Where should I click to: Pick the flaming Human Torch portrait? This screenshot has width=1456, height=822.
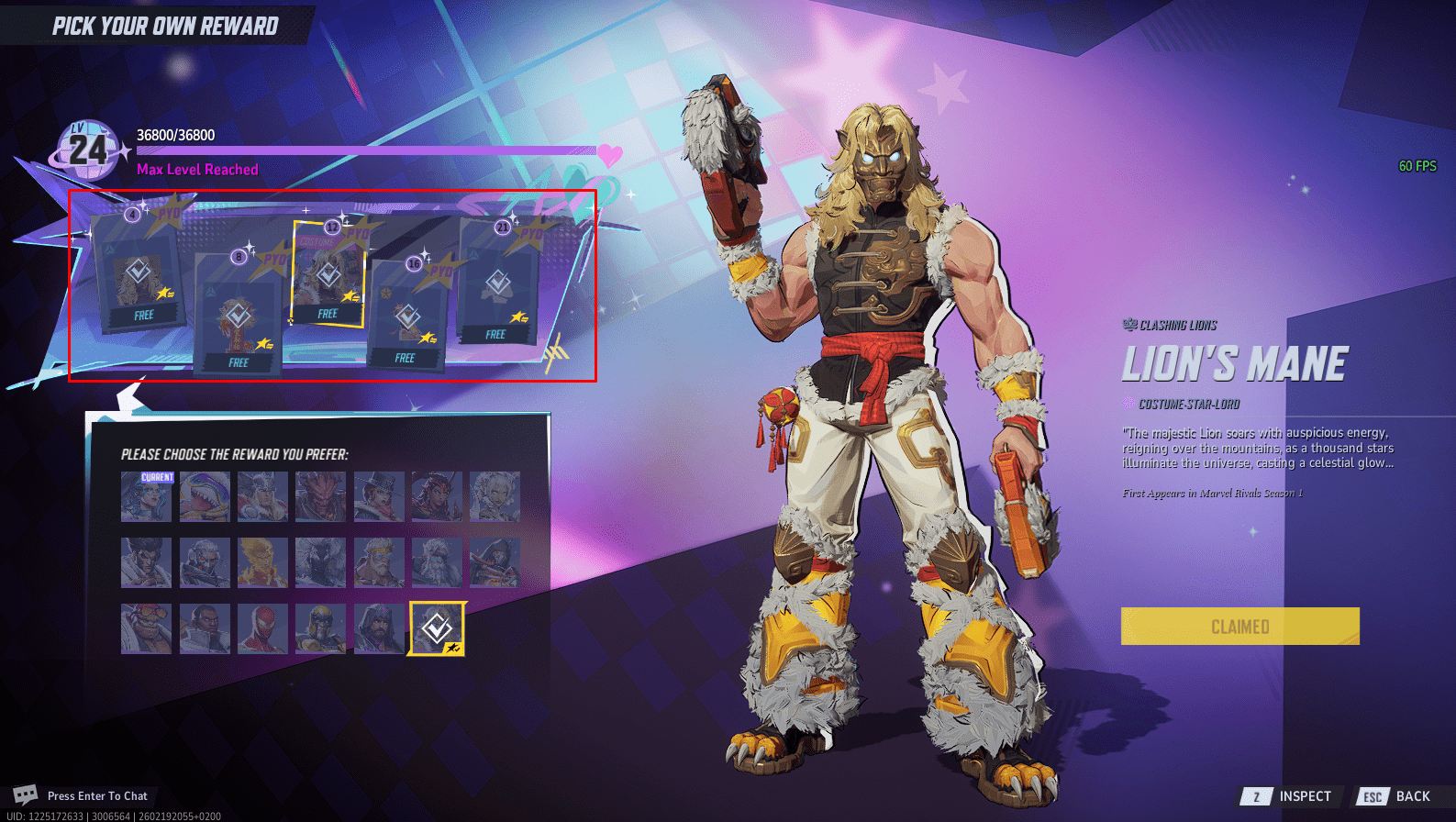[262, 562]
